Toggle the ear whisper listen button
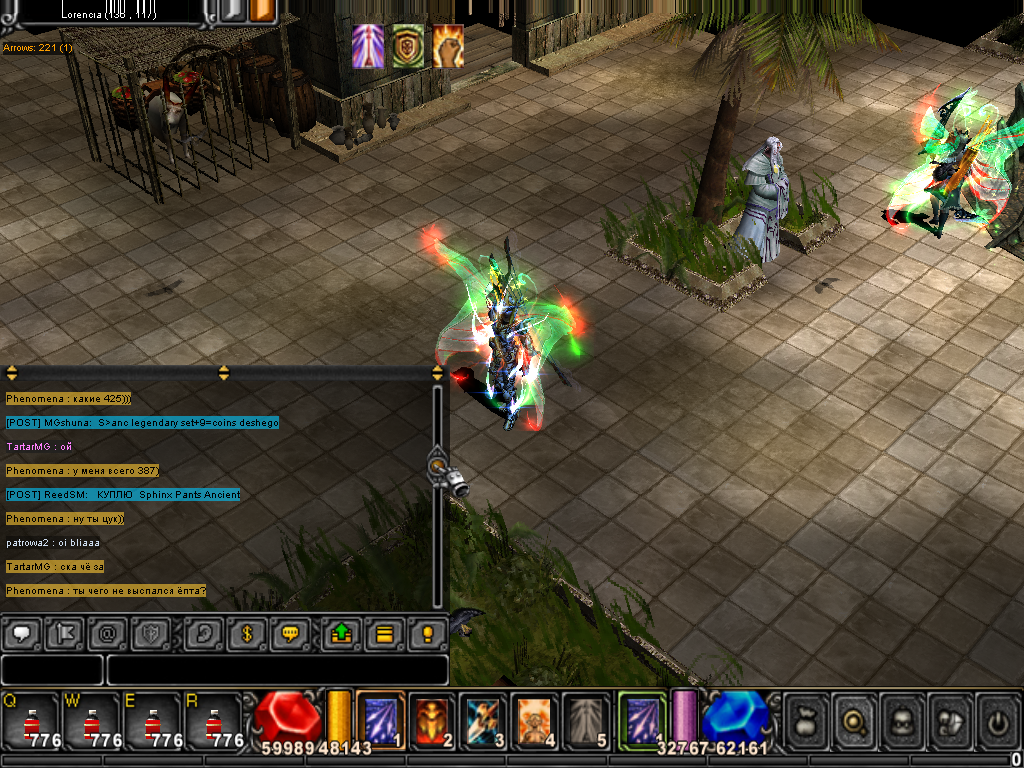This screenshot has width=1024, height=768. point(203,633)
